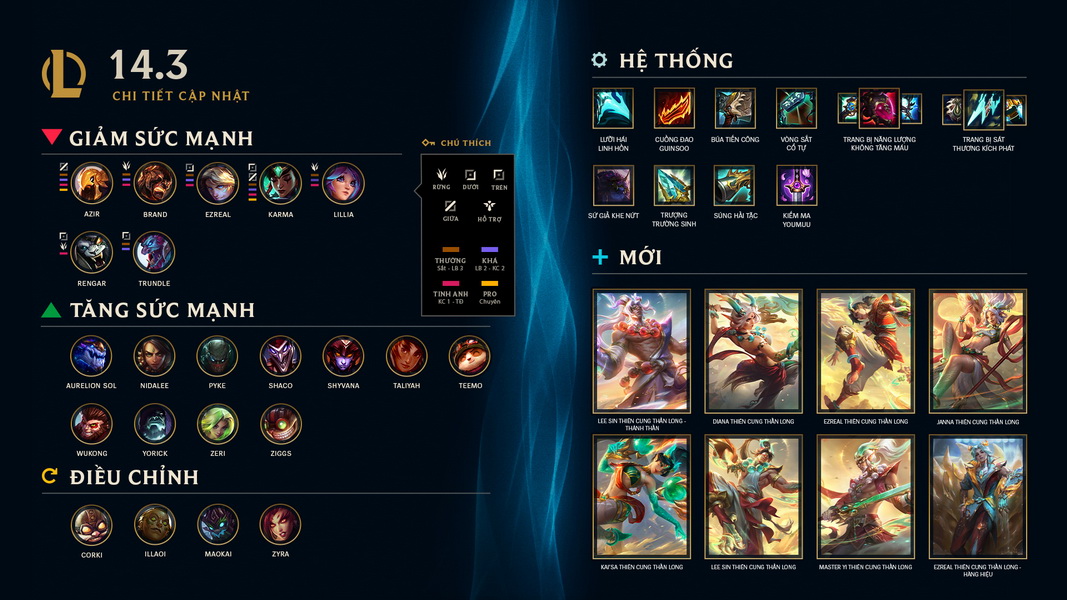Select the Lưỡi Hái Linh Hồn item icon
1067x600 pixels.
coord(613,108)
